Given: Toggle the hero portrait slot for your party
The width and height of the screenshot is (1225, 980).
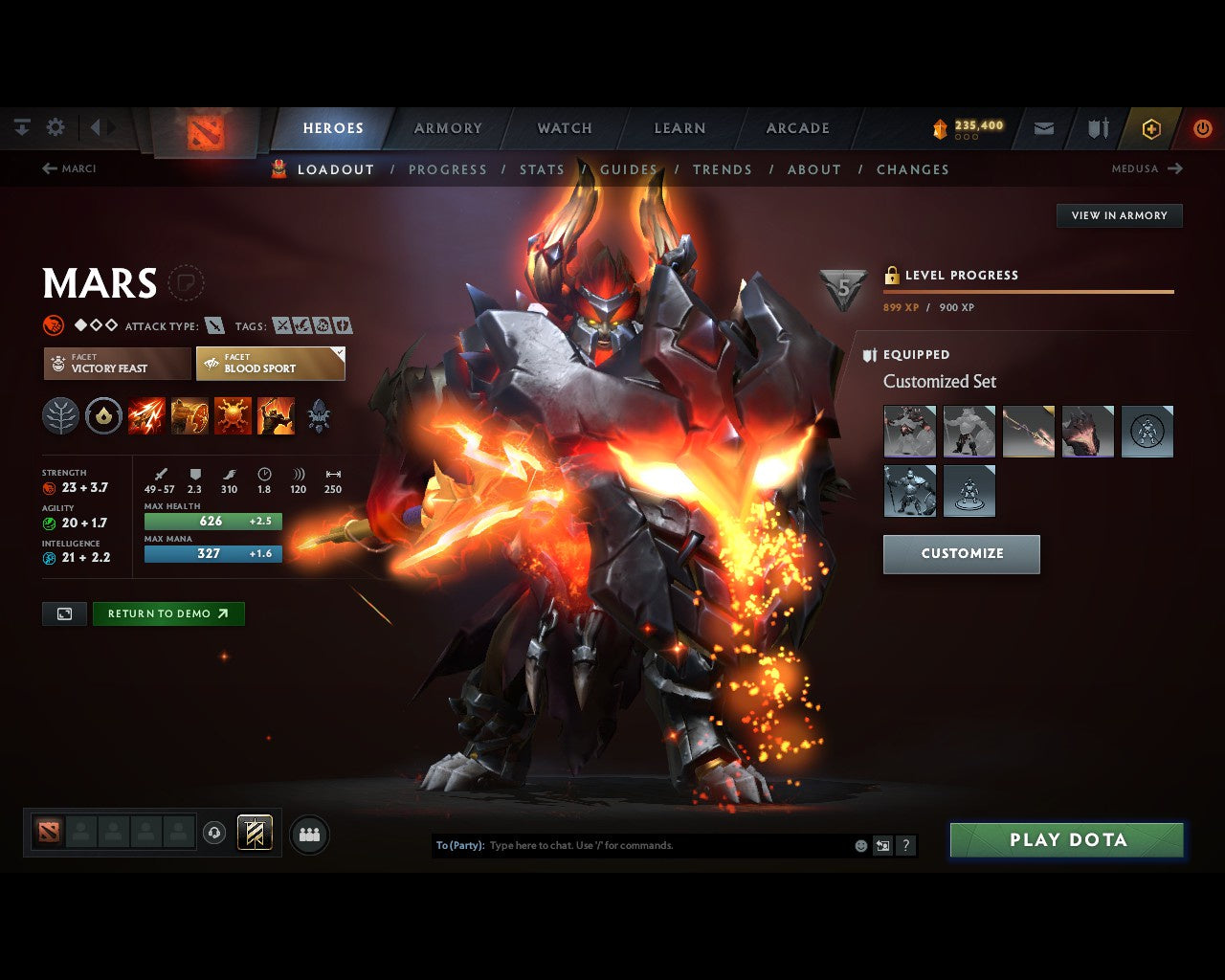Looking at the screenshot, I should [x=50, y=833].
